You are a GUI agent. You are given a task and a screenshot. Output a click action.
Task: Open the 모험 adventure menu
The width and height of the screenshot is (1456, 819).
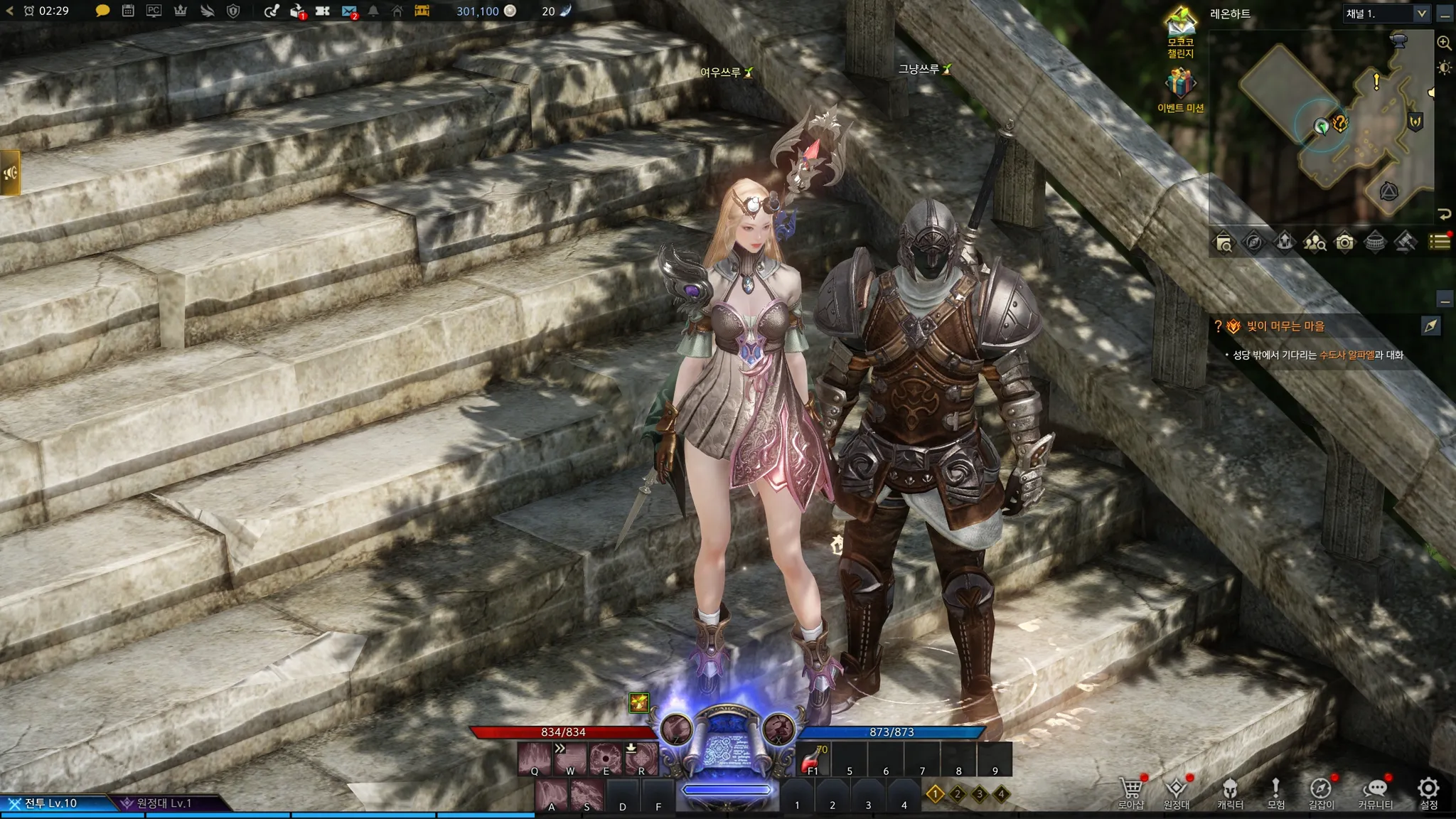(x=1276, y=791)
